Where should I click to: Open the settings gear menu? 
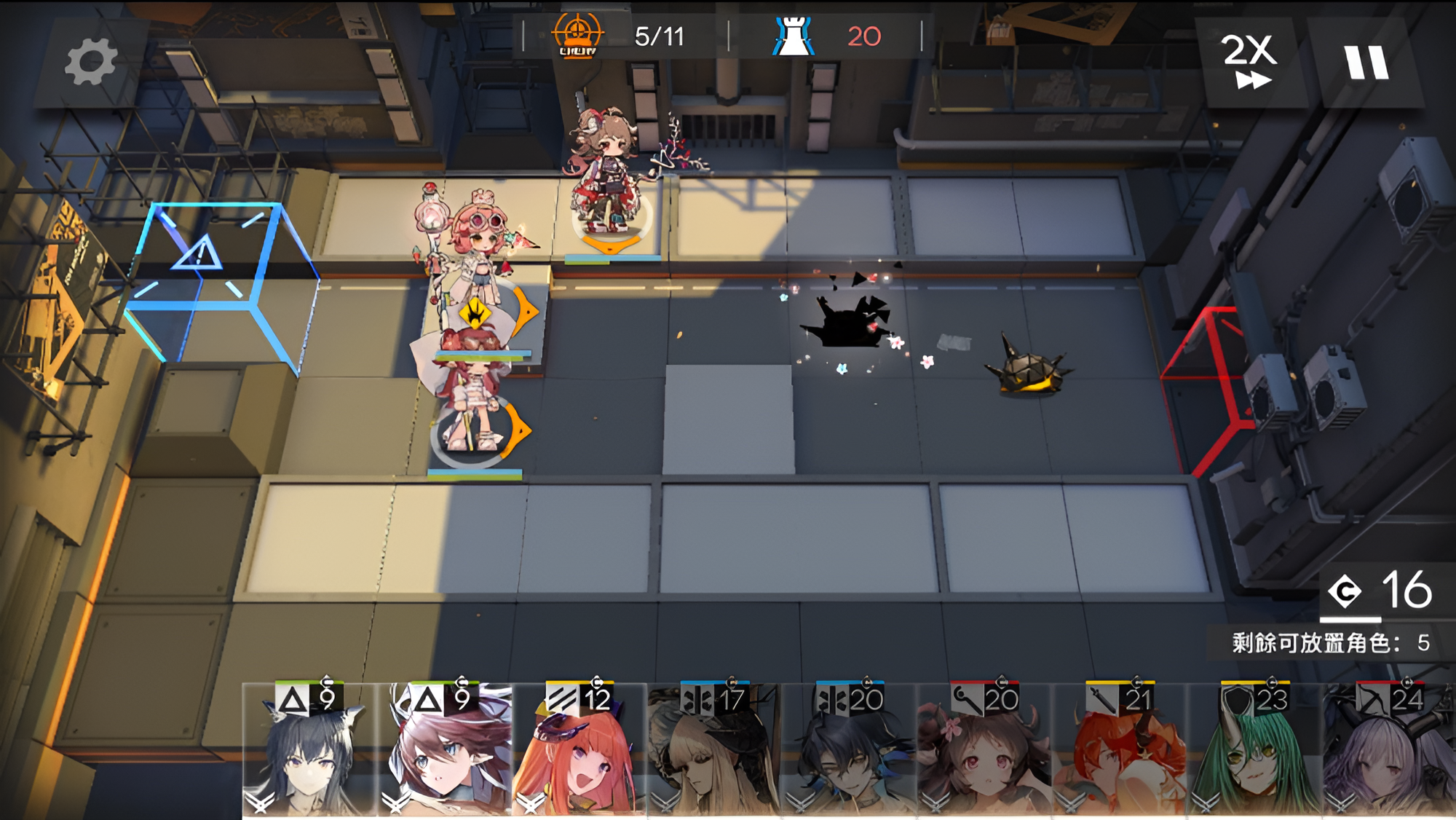[x=90, y=62]
